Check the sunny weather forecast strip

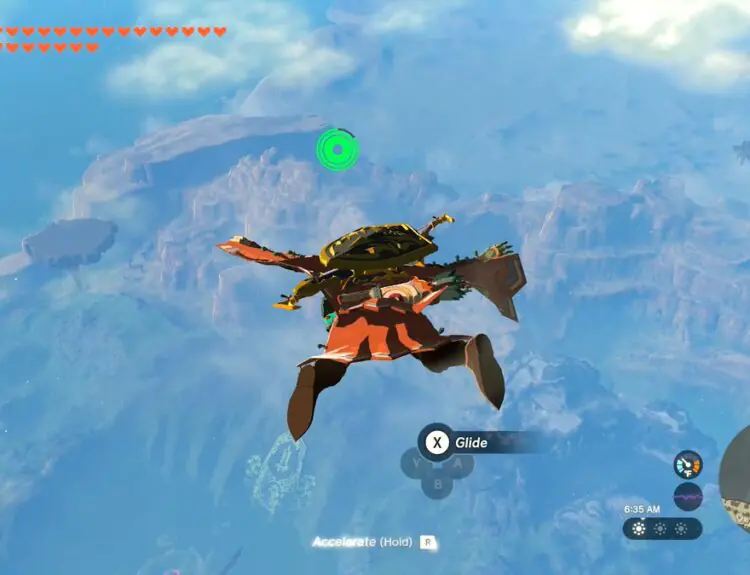[662, 528]
